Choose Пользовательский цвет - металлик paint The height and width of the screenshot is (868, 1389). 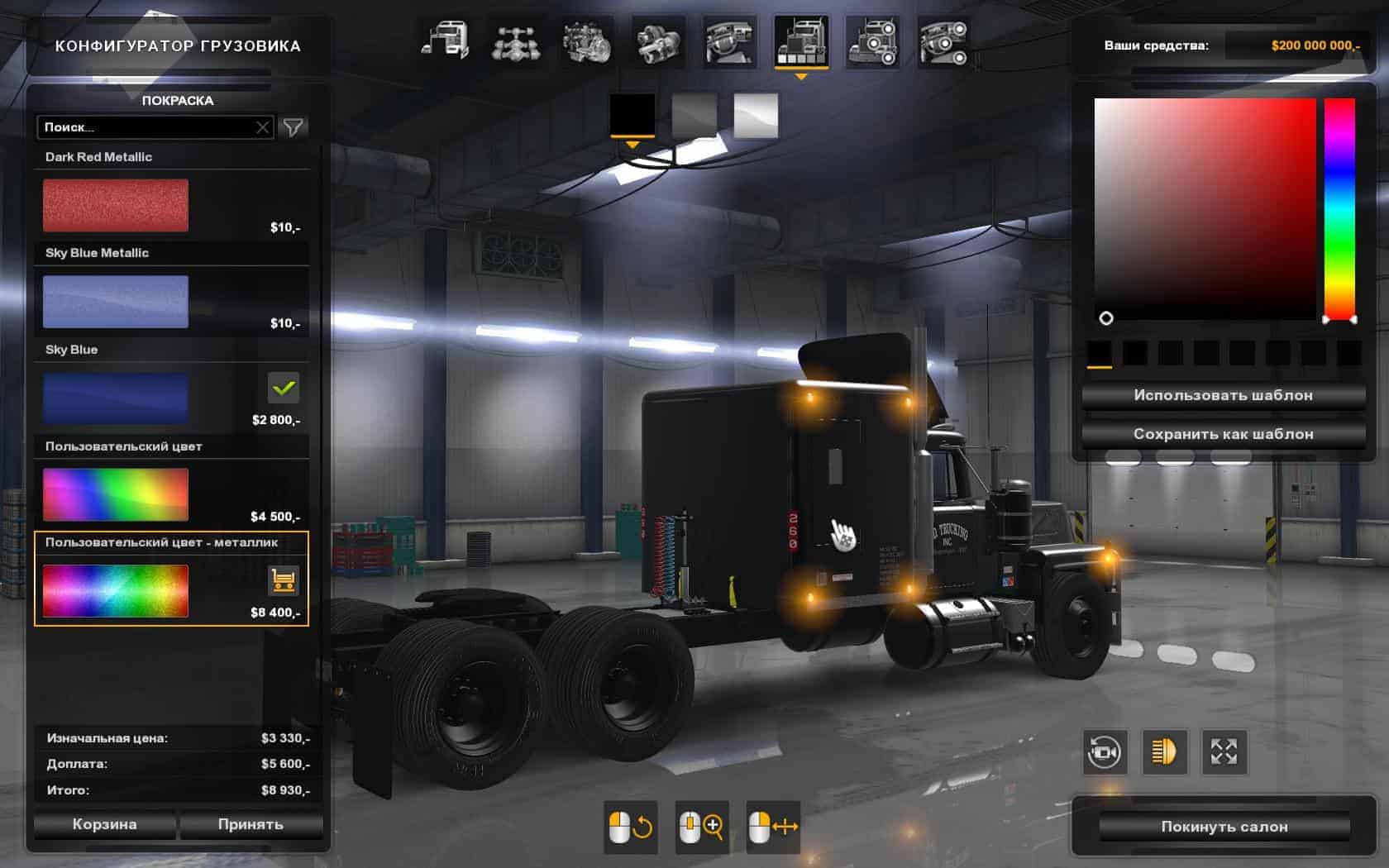pos(116,590)
